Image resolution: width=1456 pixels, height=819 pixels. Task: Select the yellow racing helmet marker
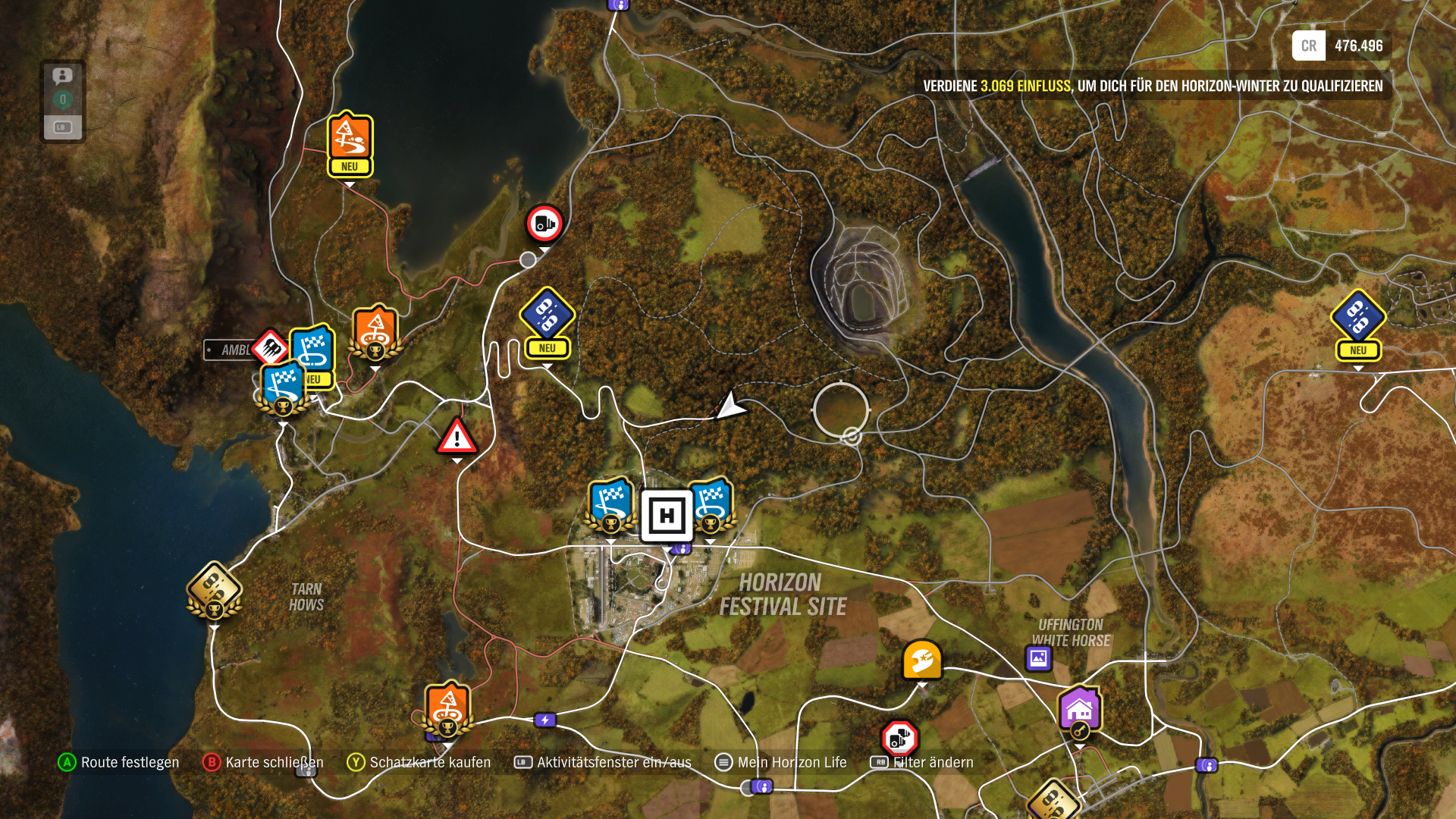[x=922, y=660]
